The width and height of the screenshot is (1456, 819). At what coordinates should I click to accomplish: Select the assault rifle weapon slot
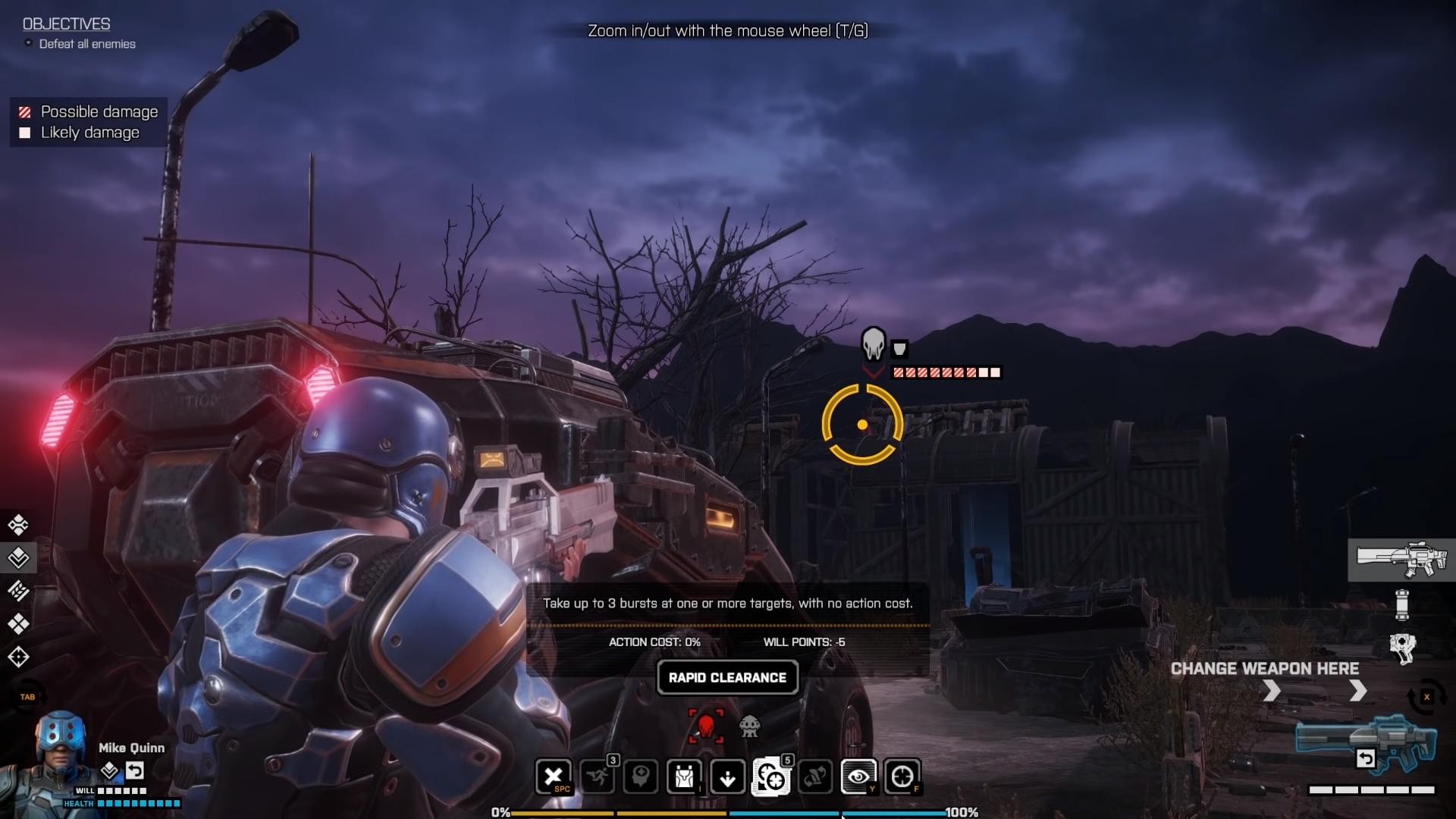tap(1401, 560)
